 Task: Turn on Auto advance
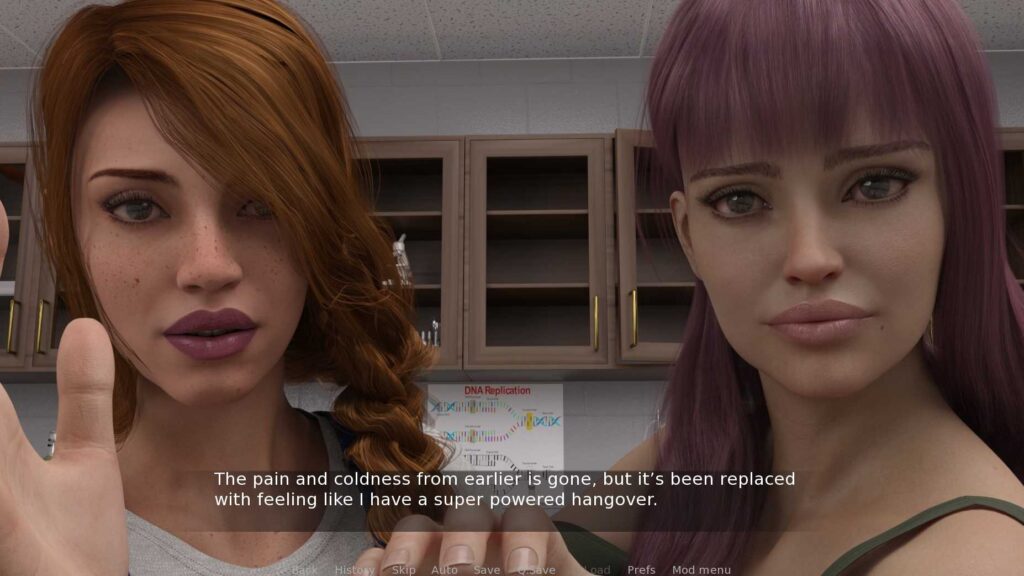coord(444,570)
